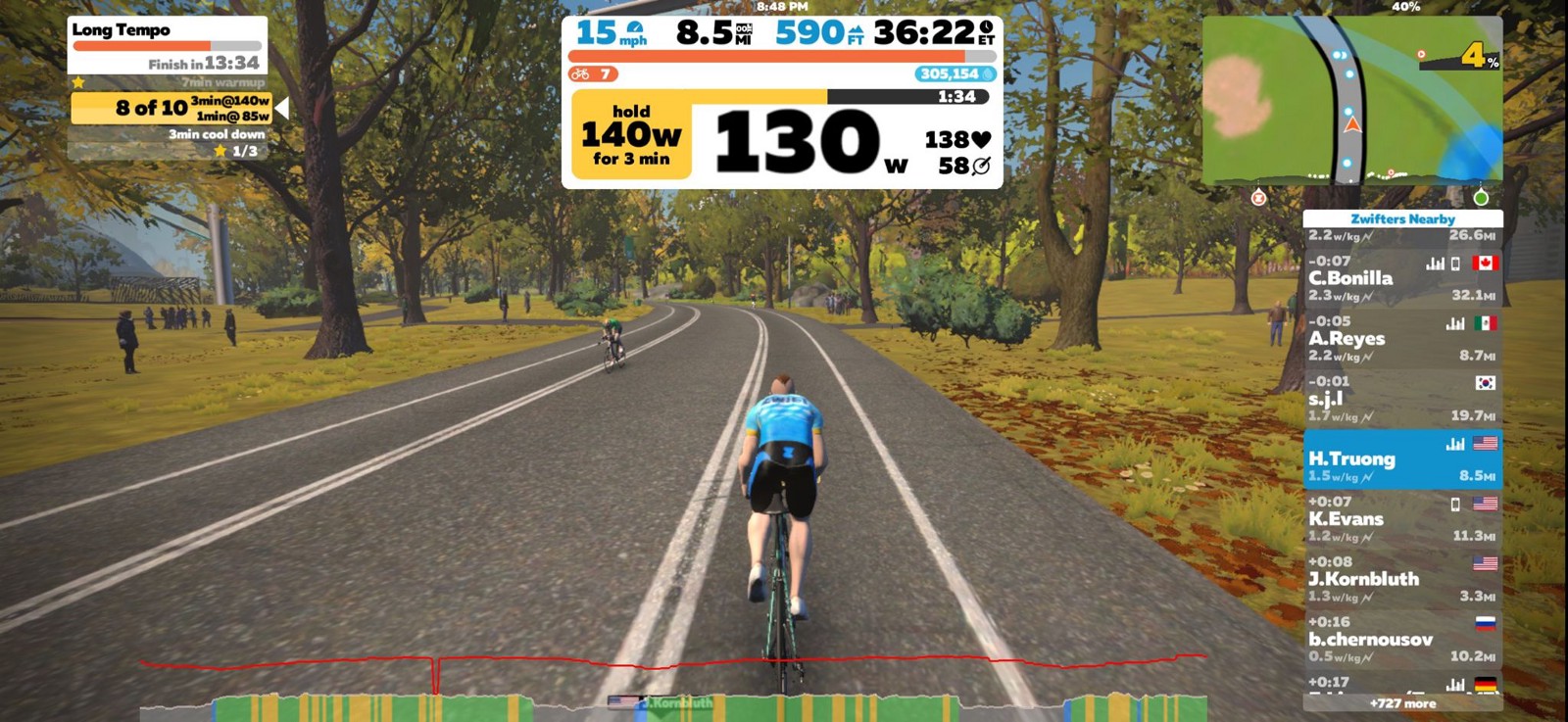Click the Canadian flag beside C.Bonilla
This screenshot has width=1568, height=722.
click(1486, 263)
